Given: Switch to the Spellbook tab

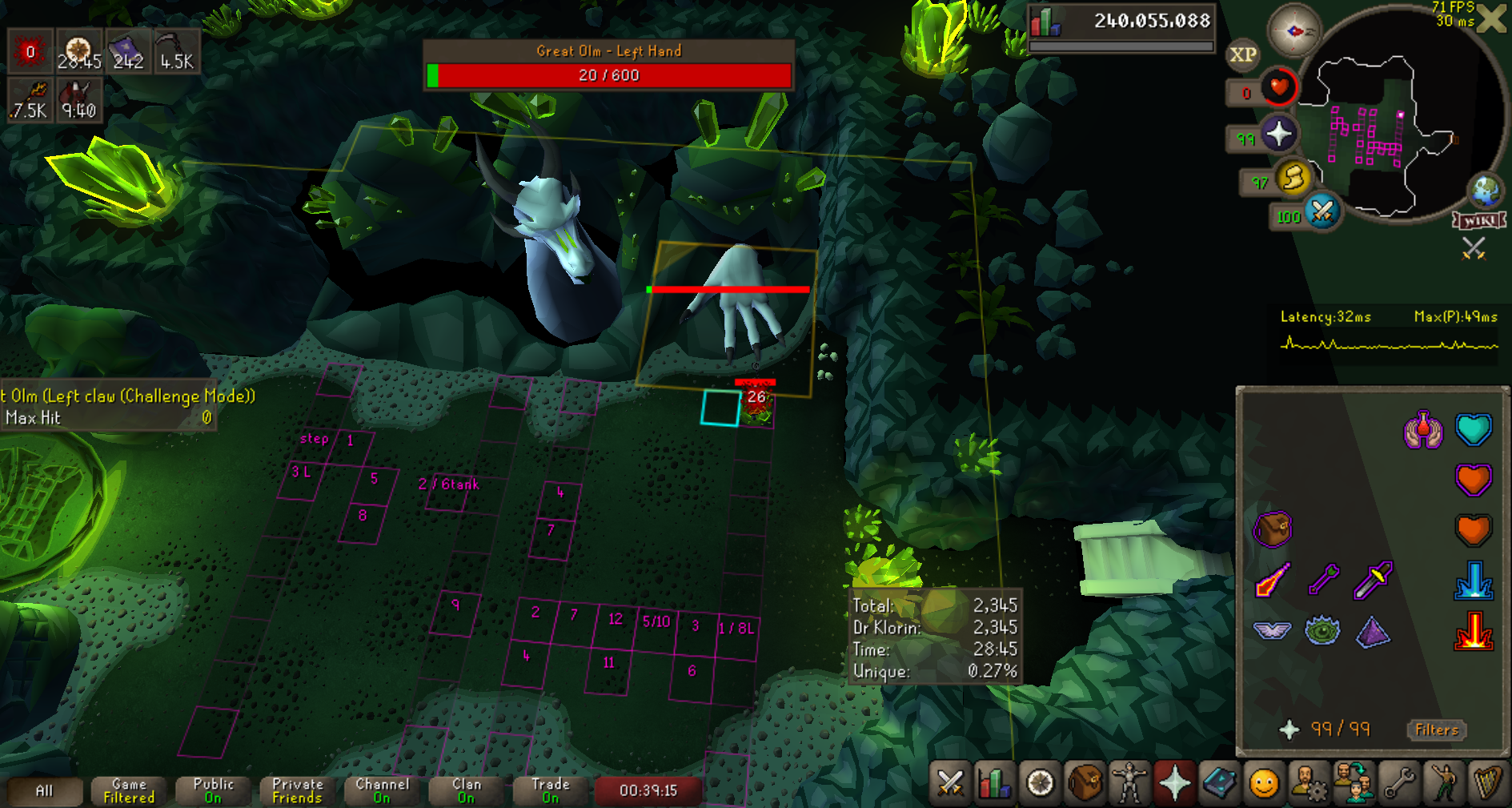Looking at the screenshot, I should coord(1219,783).
